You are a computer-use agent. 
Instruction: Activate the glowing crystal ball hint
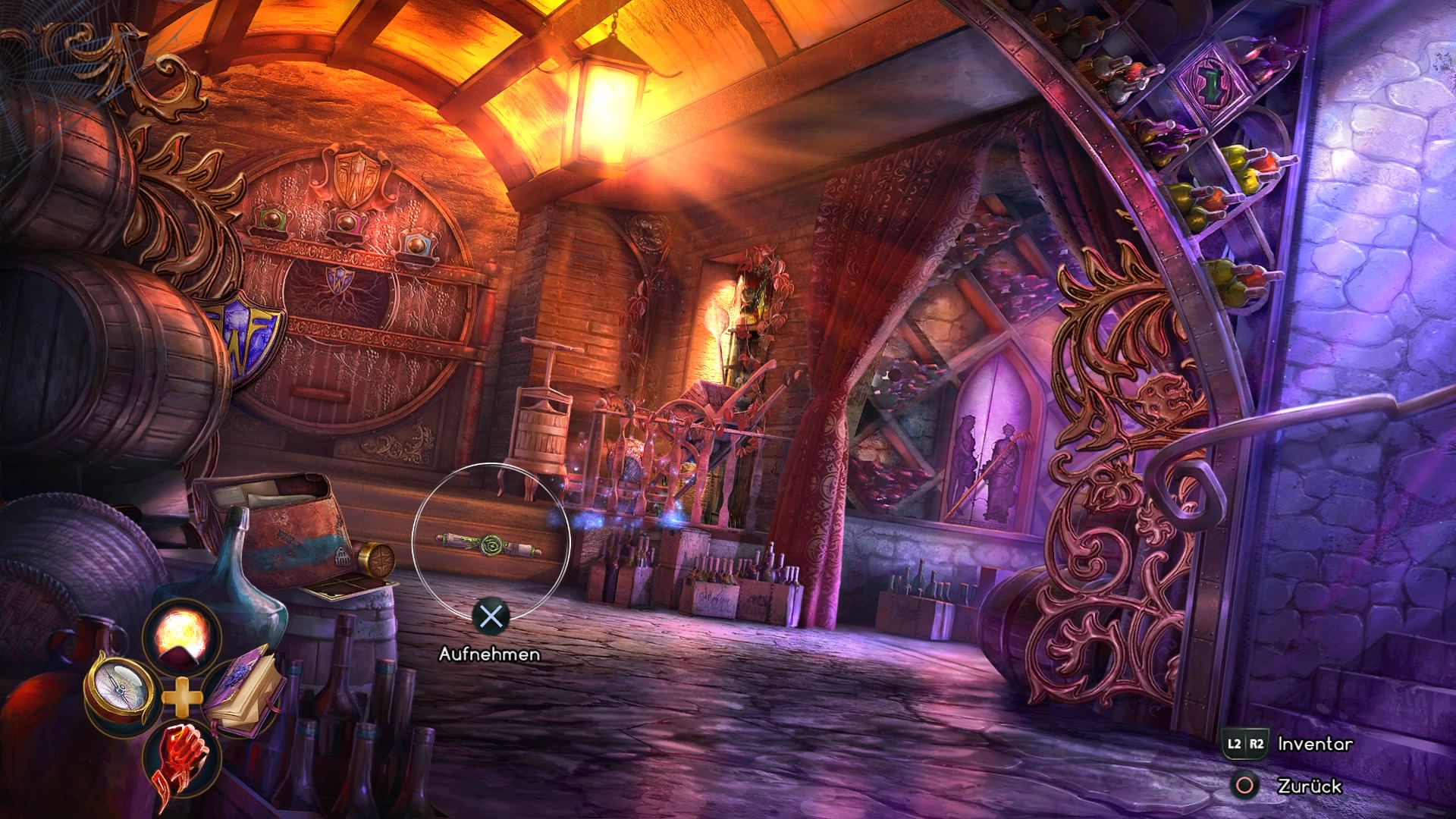181,635
